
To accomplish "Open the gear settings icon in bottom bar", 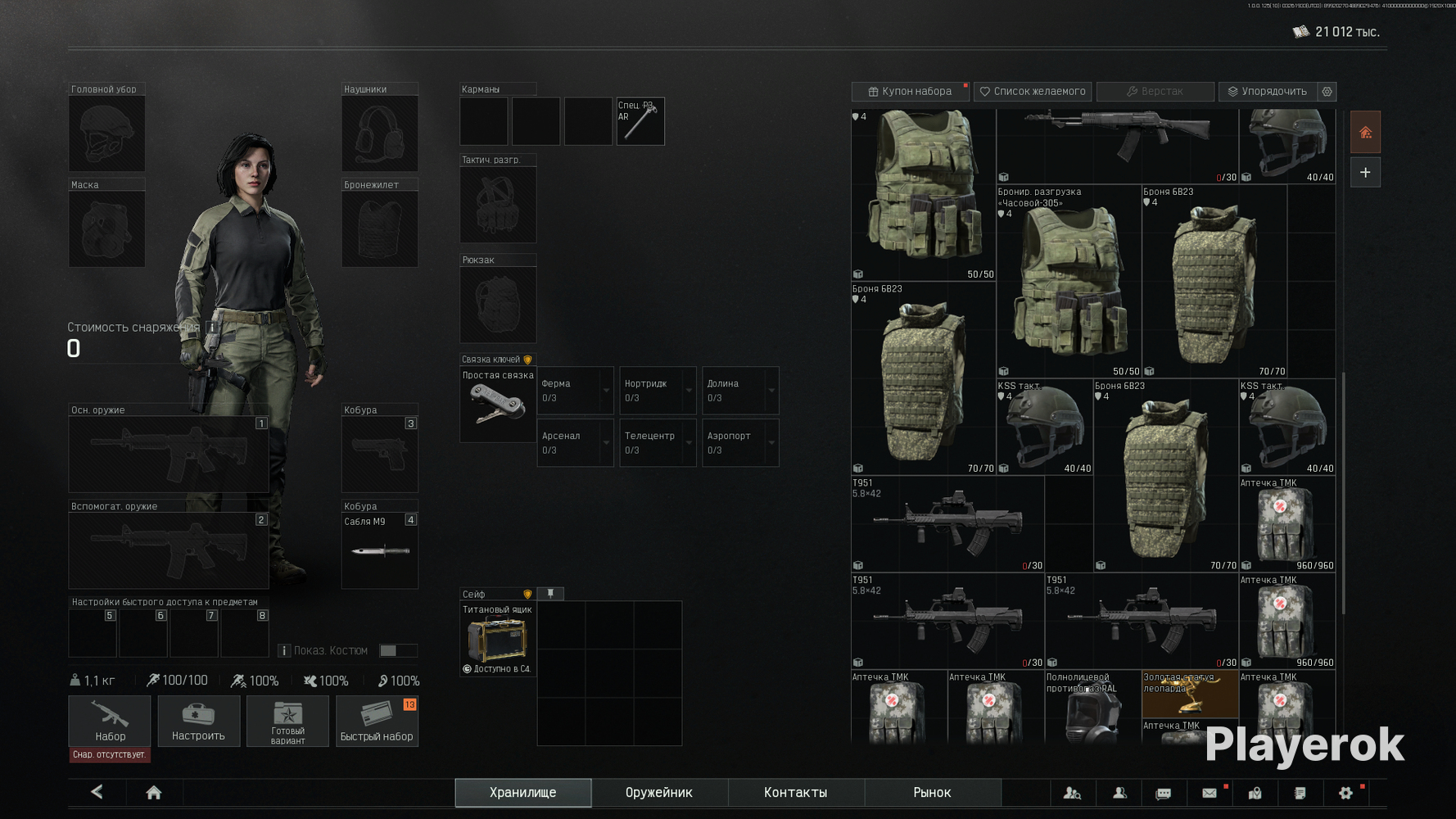I will (x=1345, y=792).
